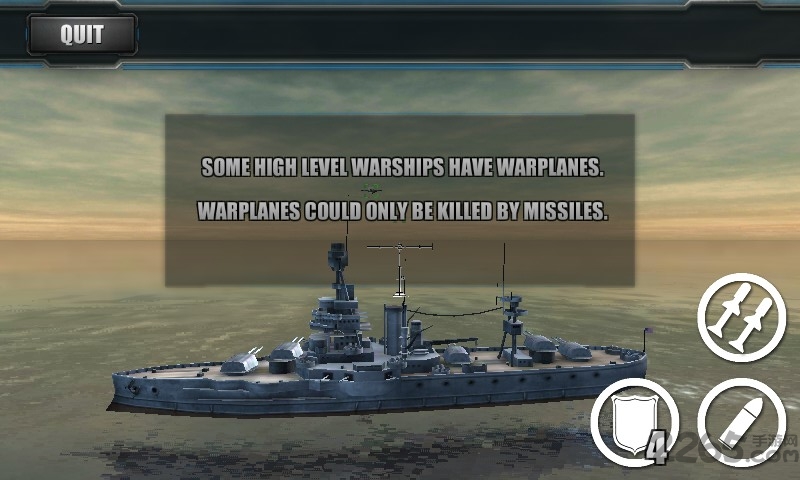Fire the cannon shell weapon
This screenshot has height=480, width=800.
pyautogui.click(x=741, y=423)
